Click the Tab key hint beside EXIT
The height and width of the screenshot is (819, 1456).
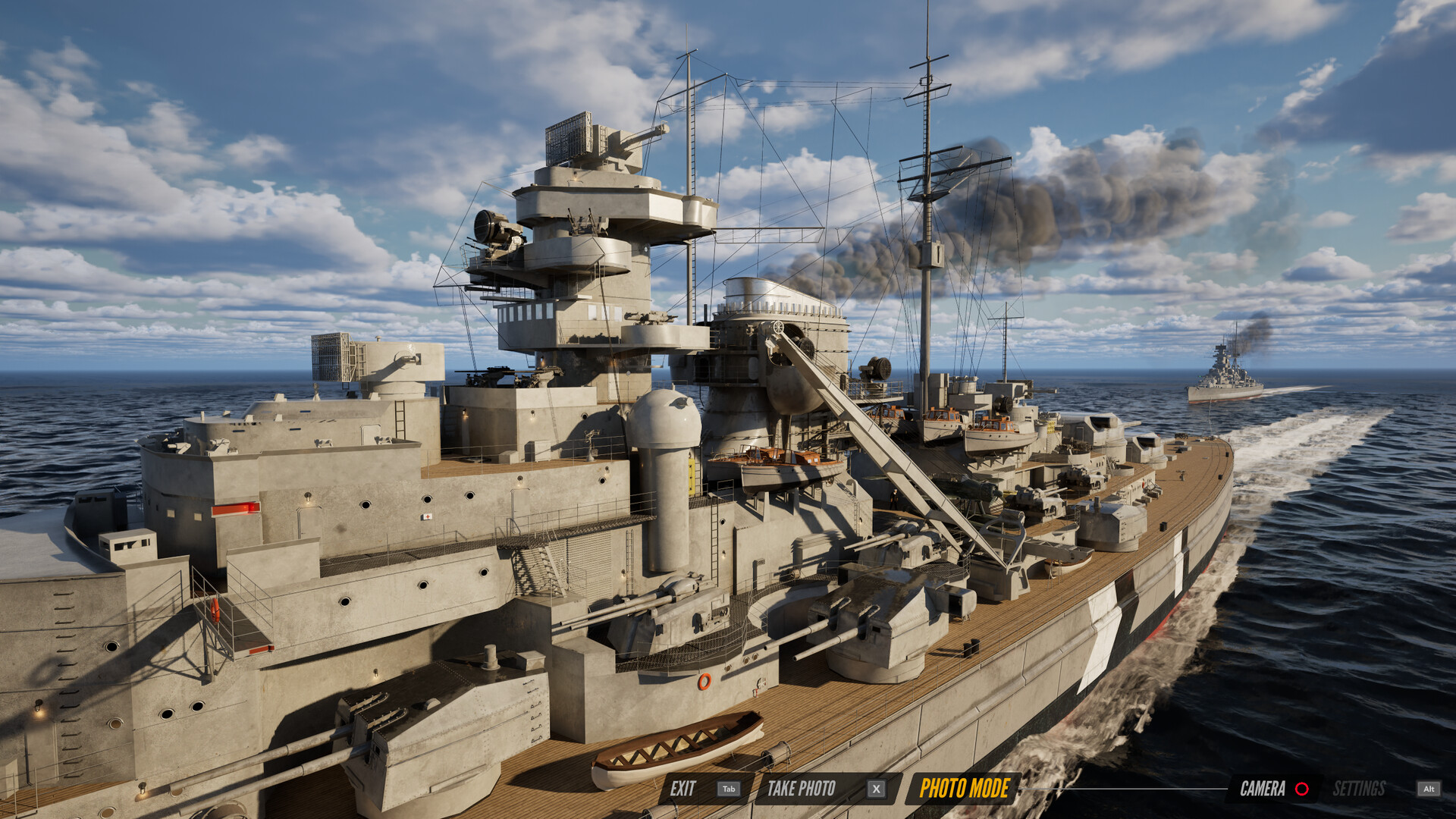(x=728, y=789)
